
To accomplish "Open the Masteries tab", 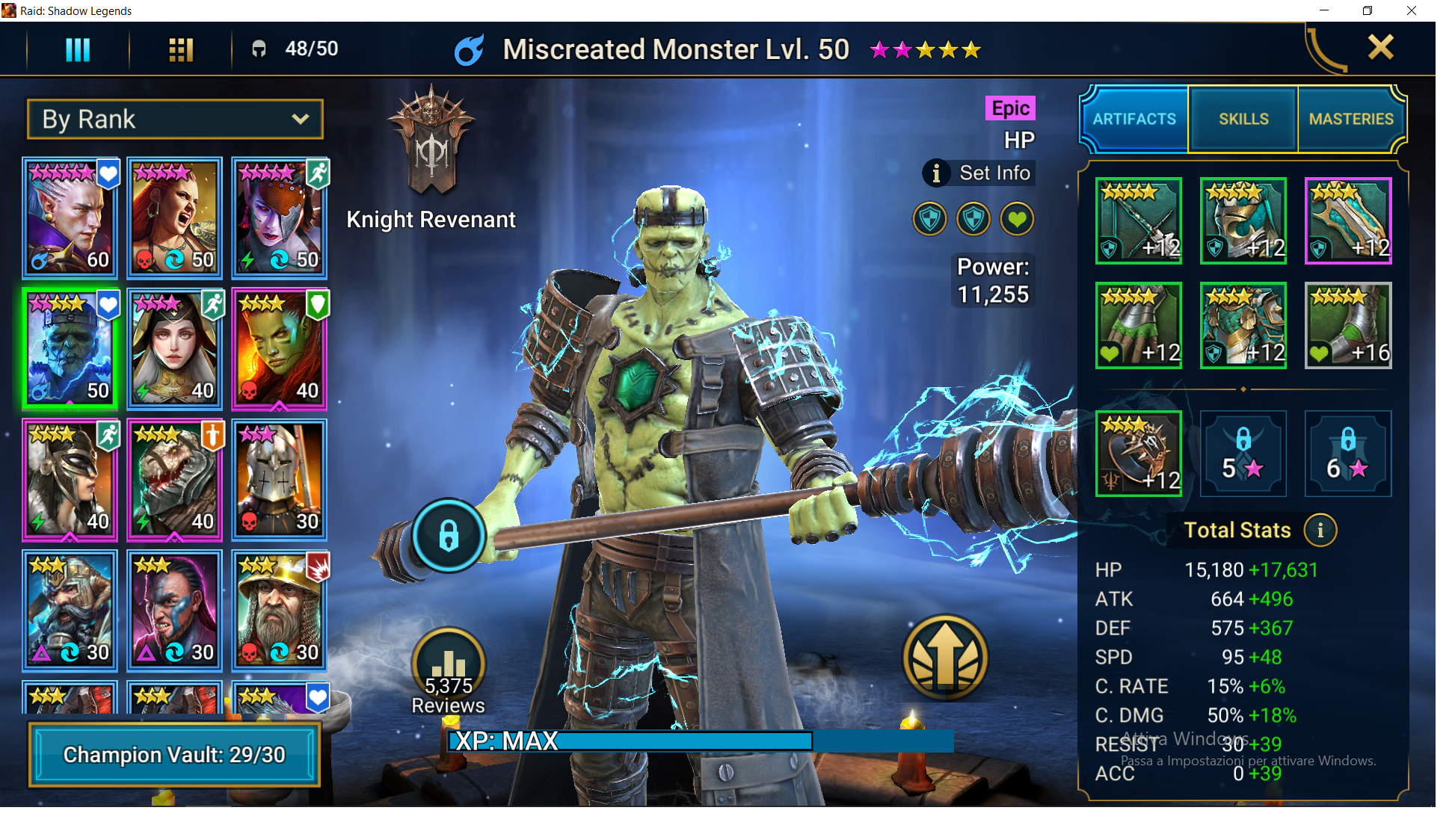I will pyautogui.click(x=1351, y=120).
